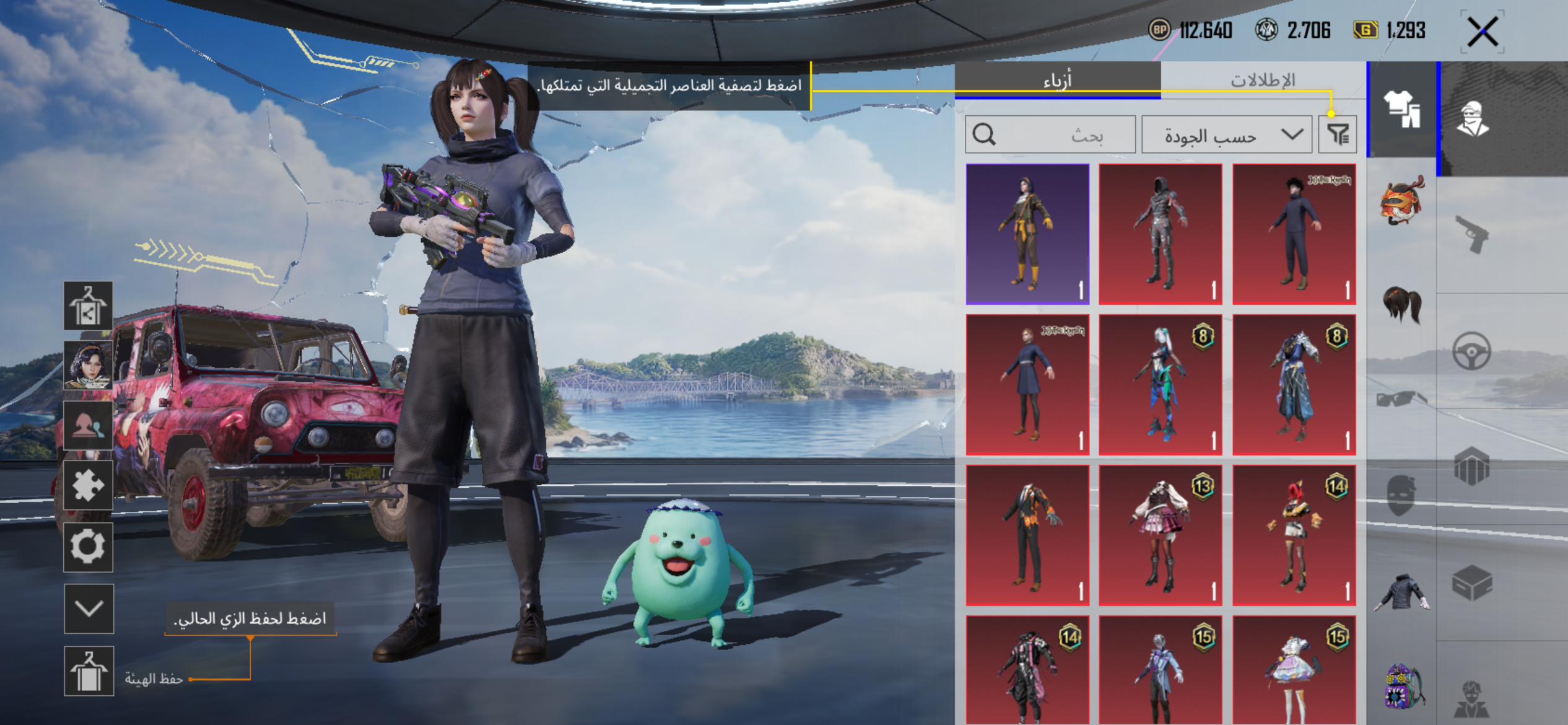
Task: Pick the black and orange suit outfit
Action: tap(1027, 535)
